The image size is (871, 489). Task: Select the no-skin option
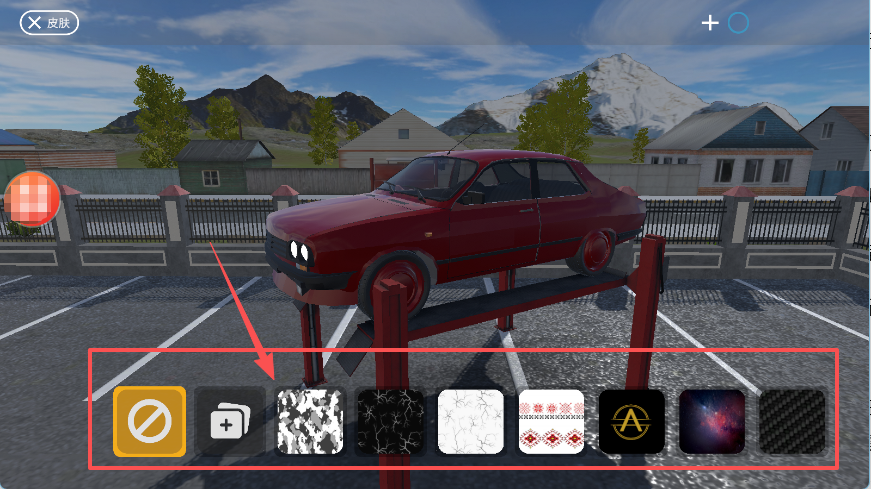(149, 422)
